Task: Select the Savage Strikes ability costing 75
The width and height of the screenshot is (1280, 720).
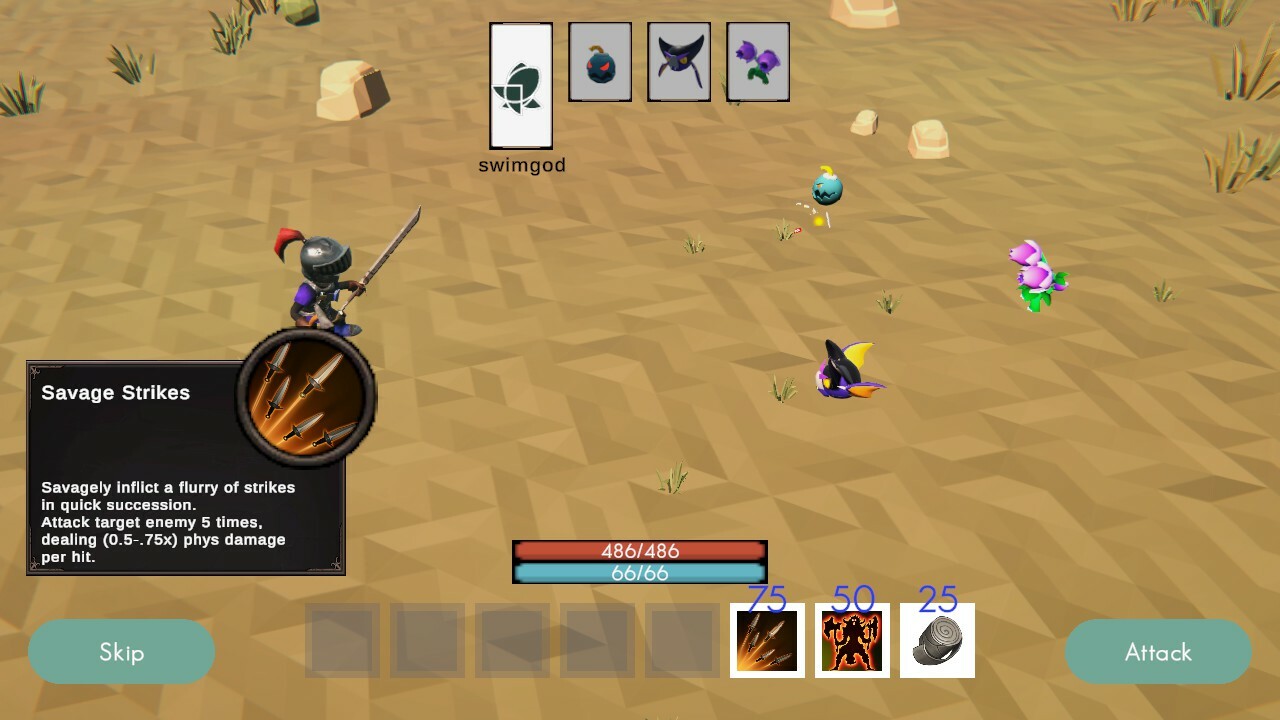Action: pyautogui.click(x=766, y=641)
